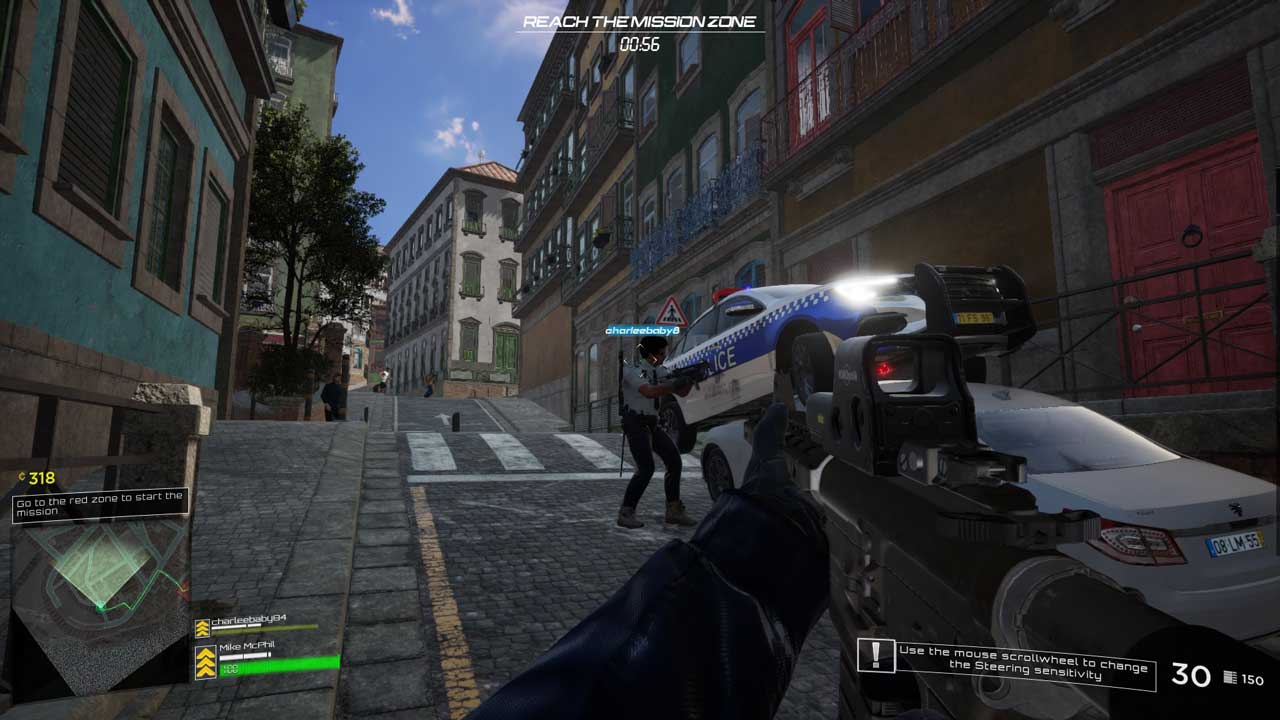Select charleebaby94 in the squad list
This screenshot has width=1280, height=720.
click(249, 620)
